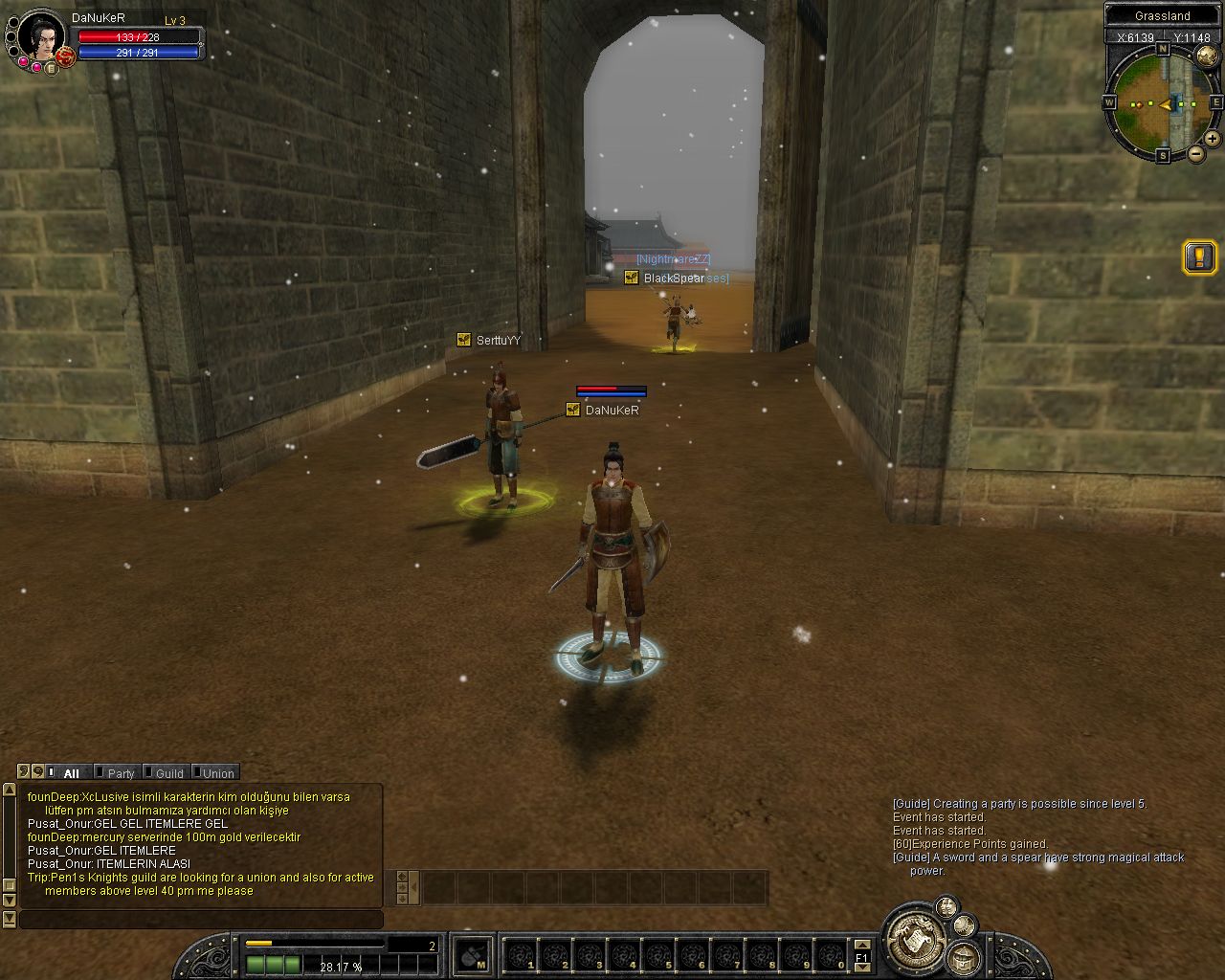Click the circular minimap

click(1162, 101)
